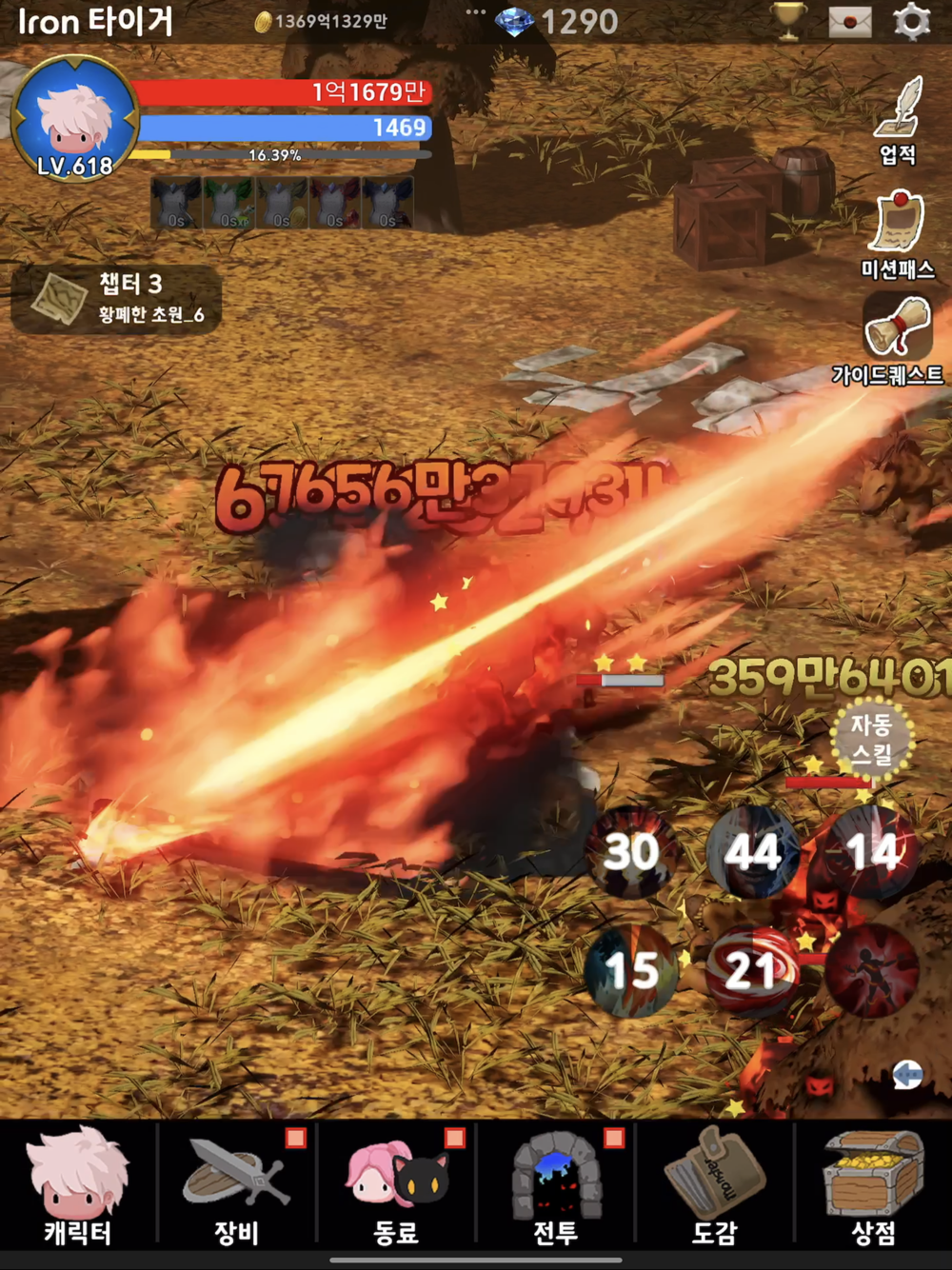Open 업적 achievements with quill icon
This screenshot has width=952, height=1270.
898,120
